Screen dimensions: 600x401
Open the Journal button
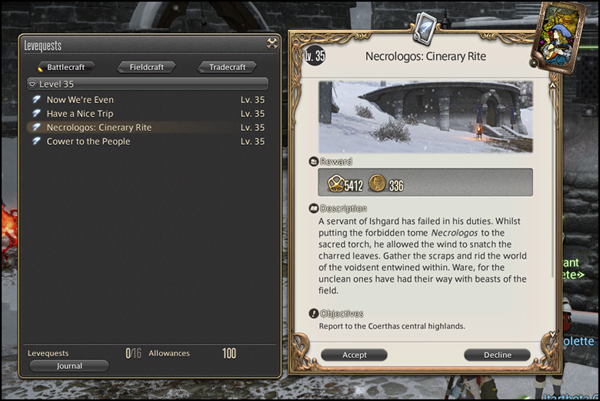point(69,366)
